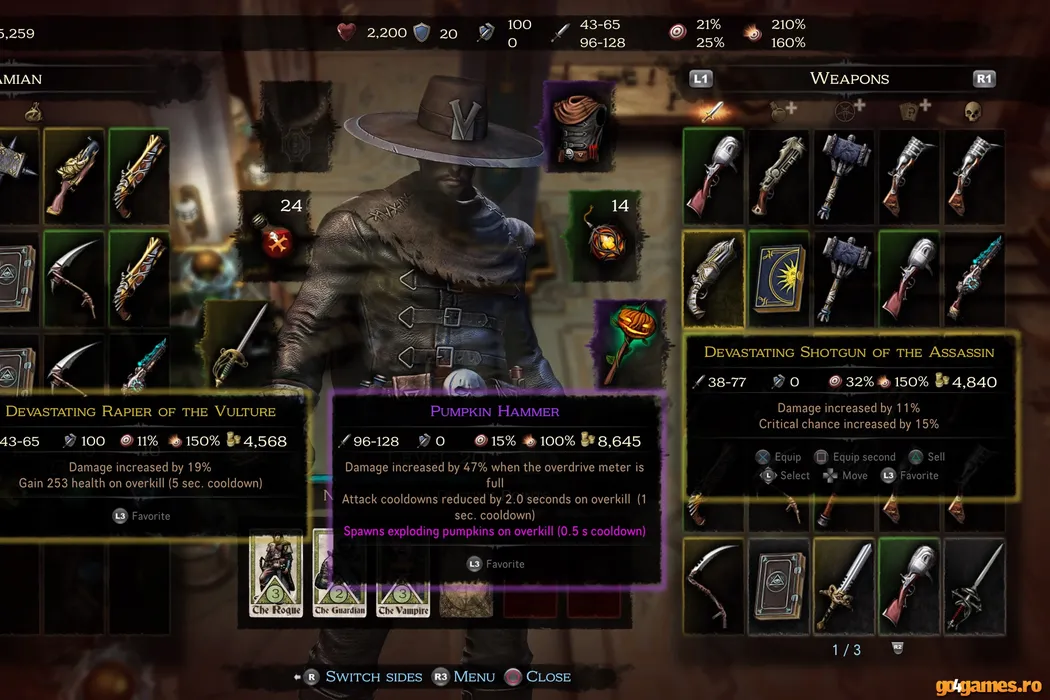Pick The Vampire destiny card
Screen dimensions: 1050x700
click(x=402, y=576)
